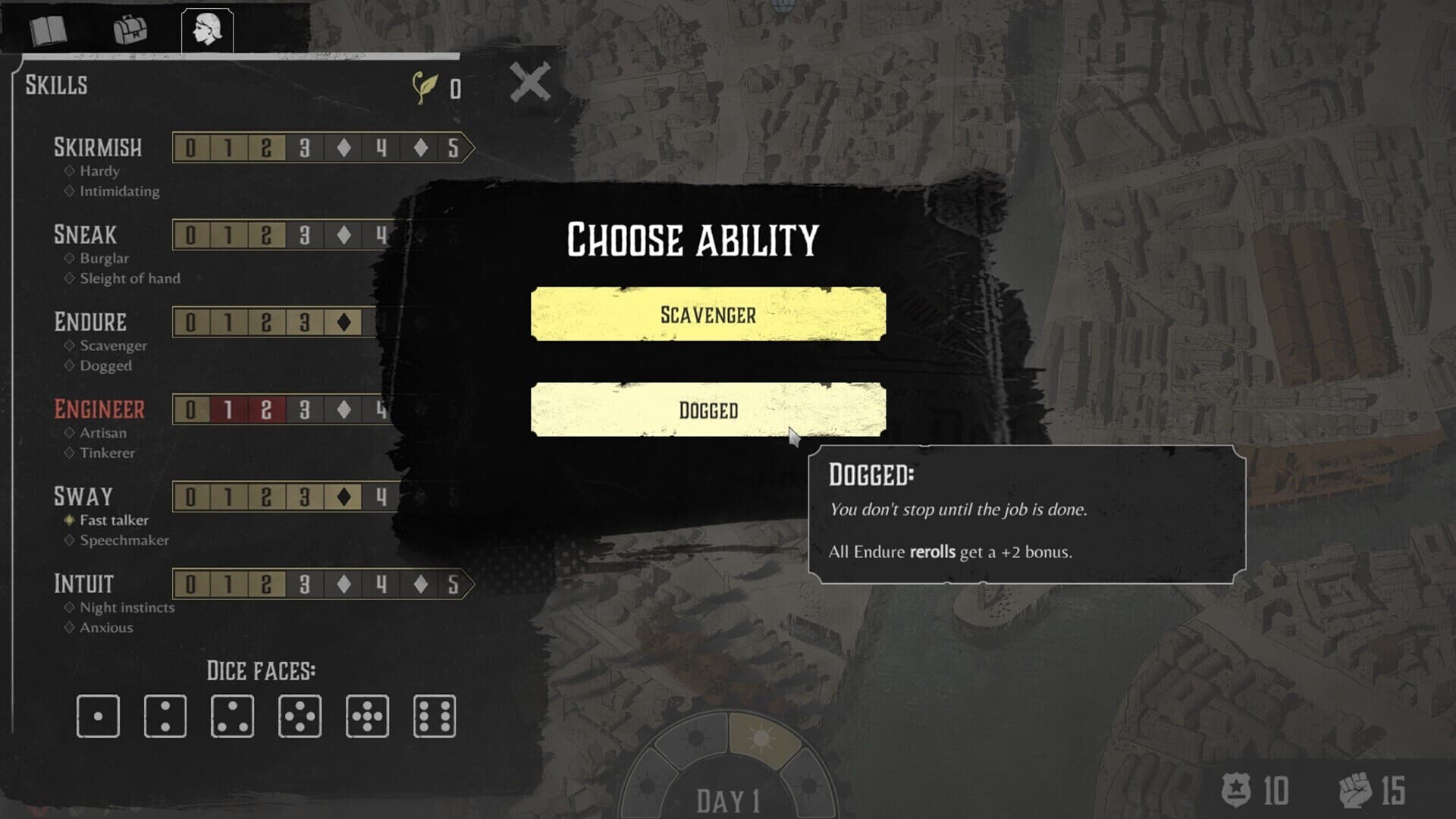Screen dimensions: 1456x819
Task: Open the journal book tab
Action: tap(49, 30)
